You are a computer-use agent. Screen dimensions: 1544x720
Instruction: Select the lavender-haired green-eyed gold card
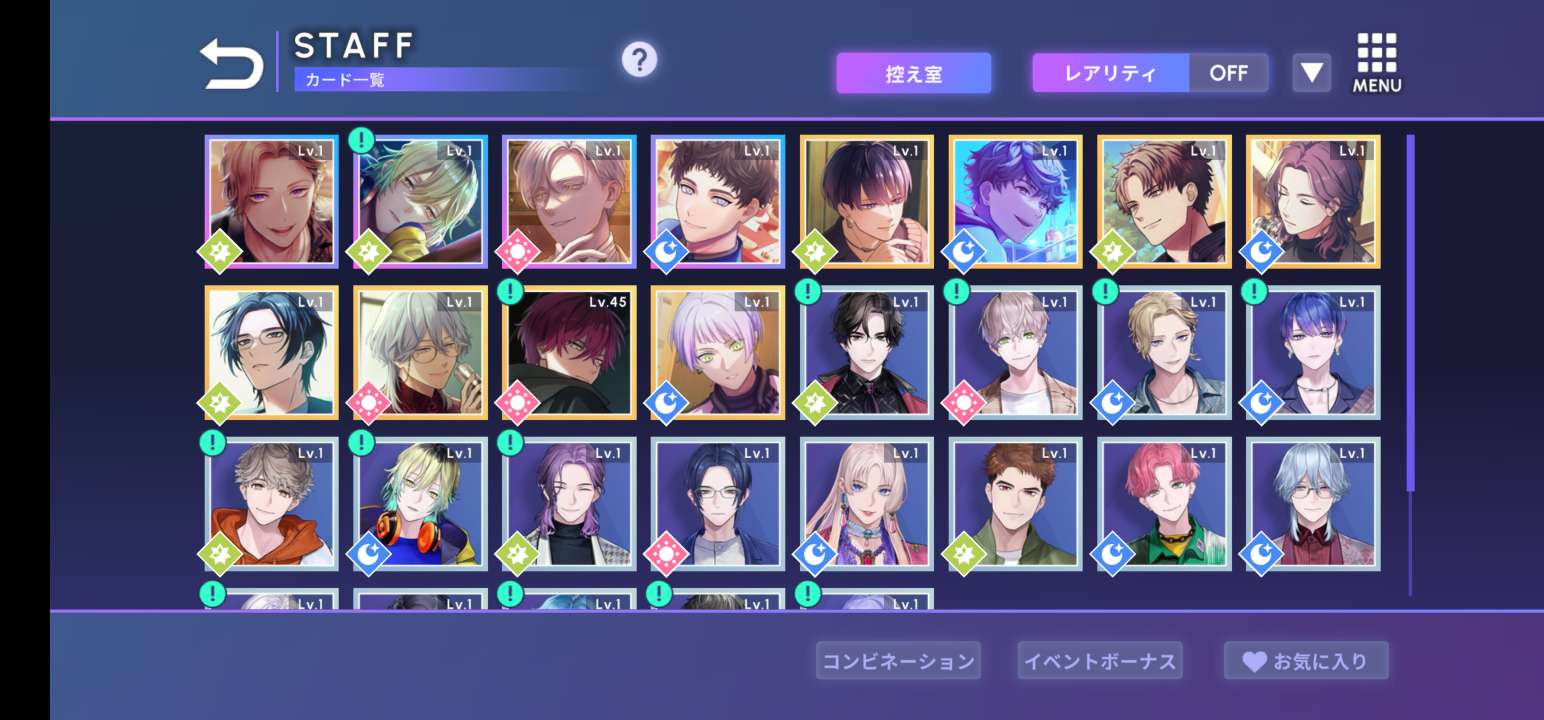click(x=718, y=353)
